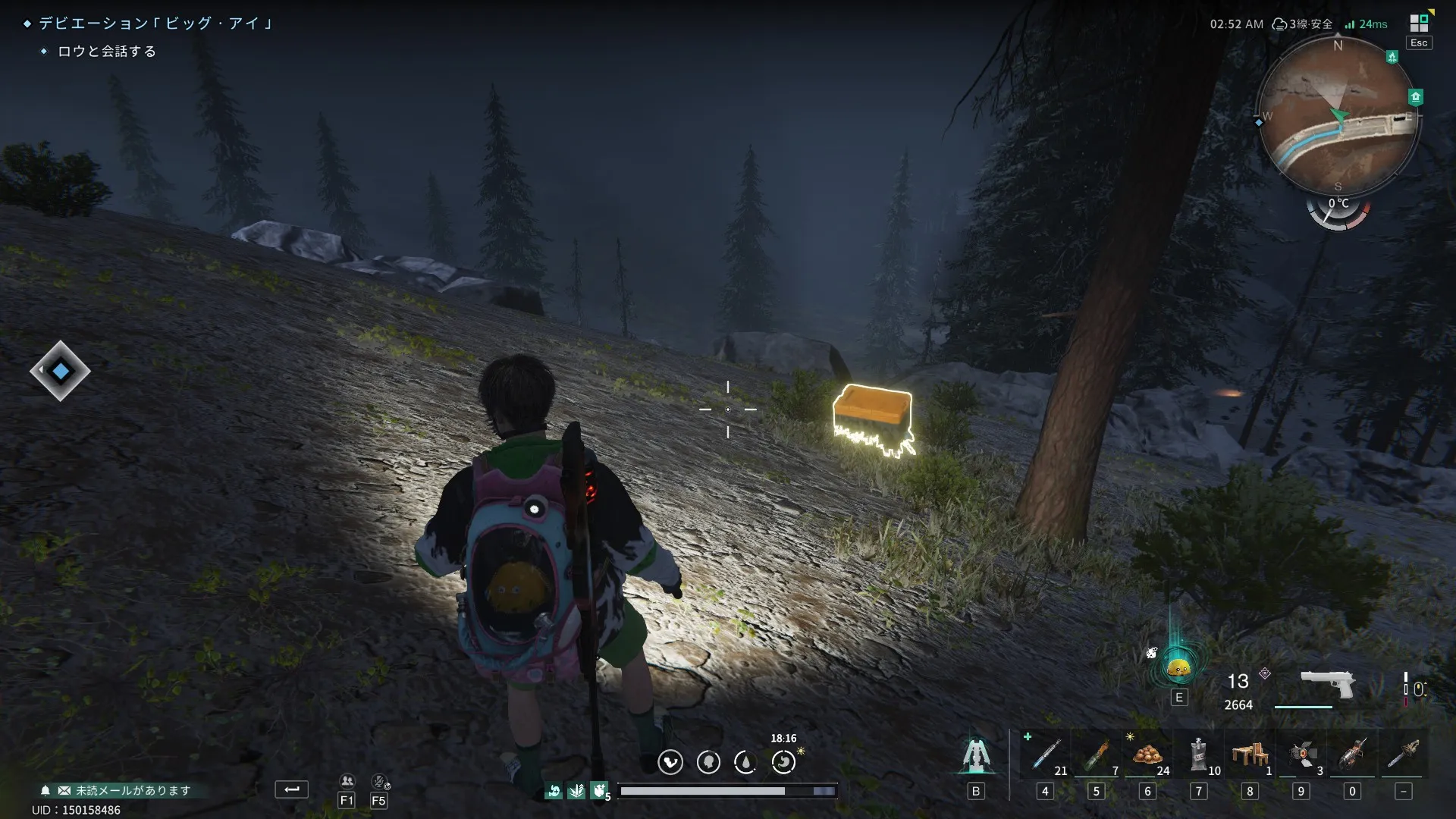This screenshot has width=1456, height=819.
Task: Select the grey pouch slot with 10
Action: [x=1199, y=755]
